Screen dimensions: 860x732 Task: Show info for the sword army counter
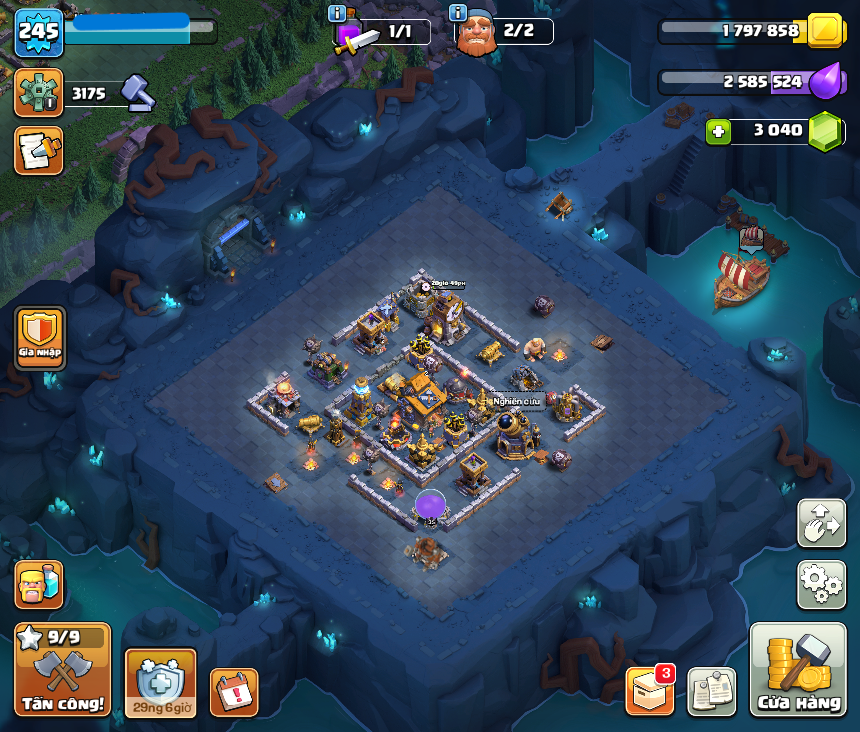click(x=337, y=14)
